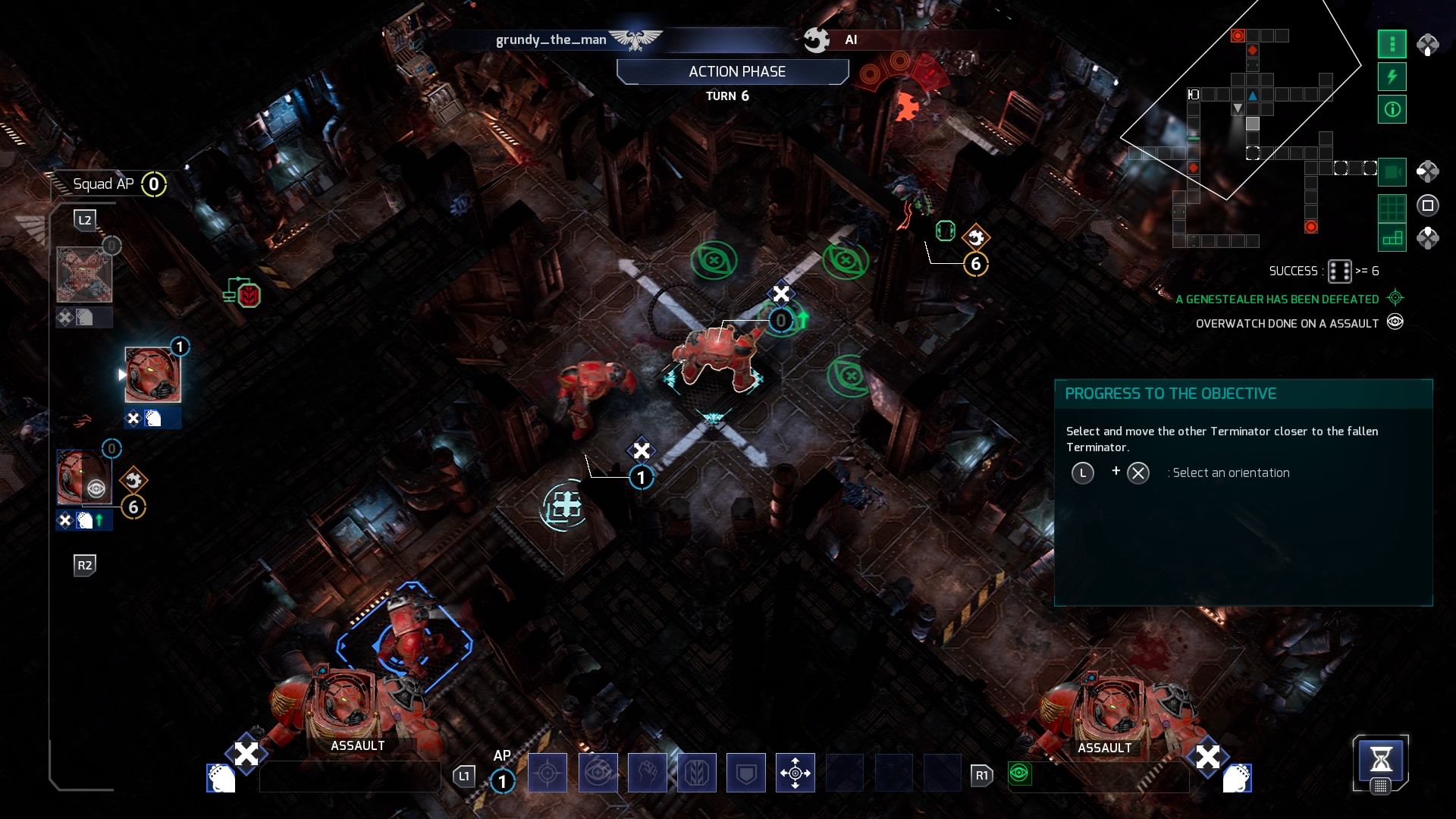Image resolution: width=1456 pixels, height=819 pixels.
Task: Activate the crosshair shoot action
Action: [547, 773]
